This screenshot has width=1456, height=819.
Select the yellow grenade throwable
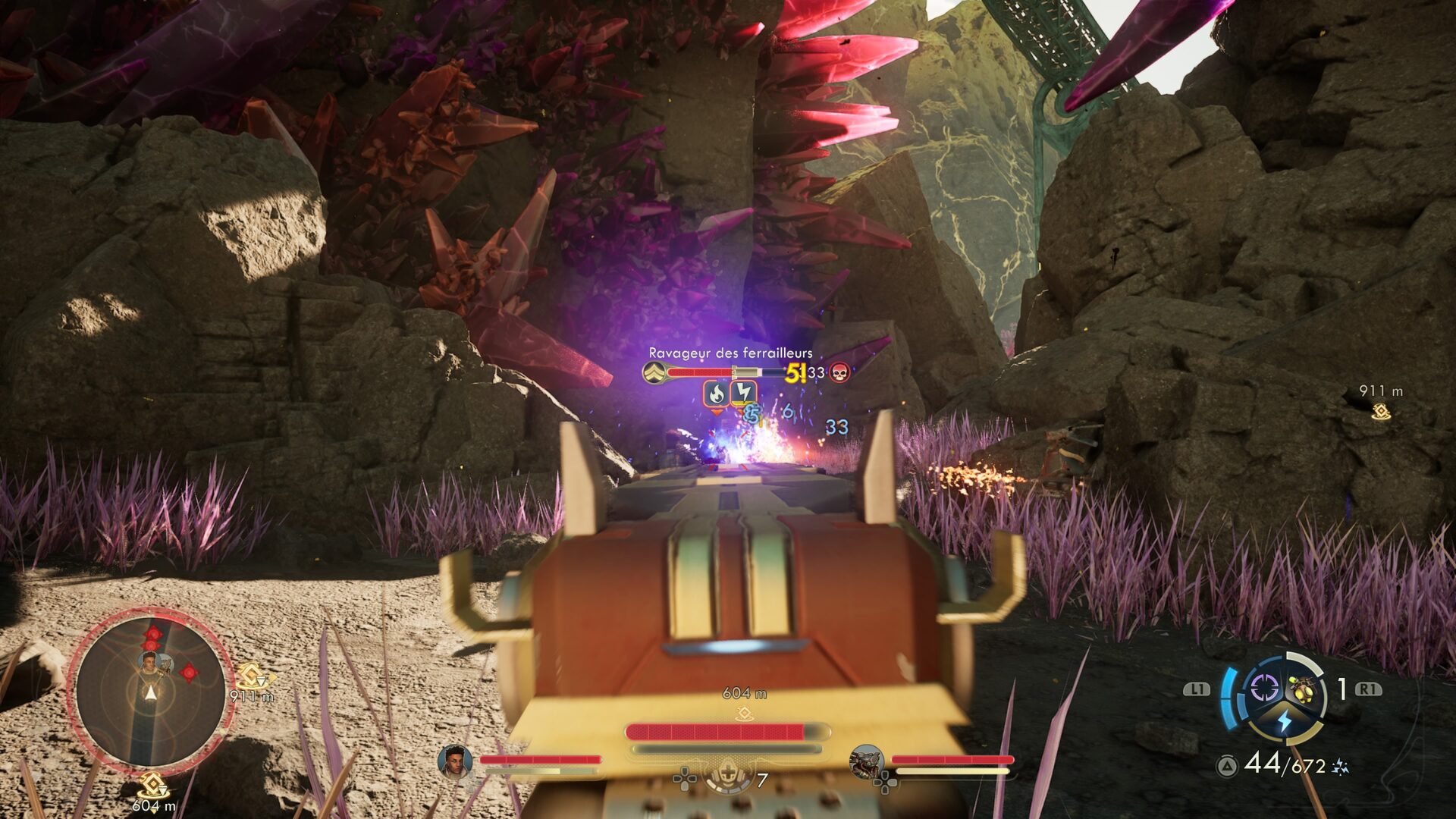[1301, 689]
